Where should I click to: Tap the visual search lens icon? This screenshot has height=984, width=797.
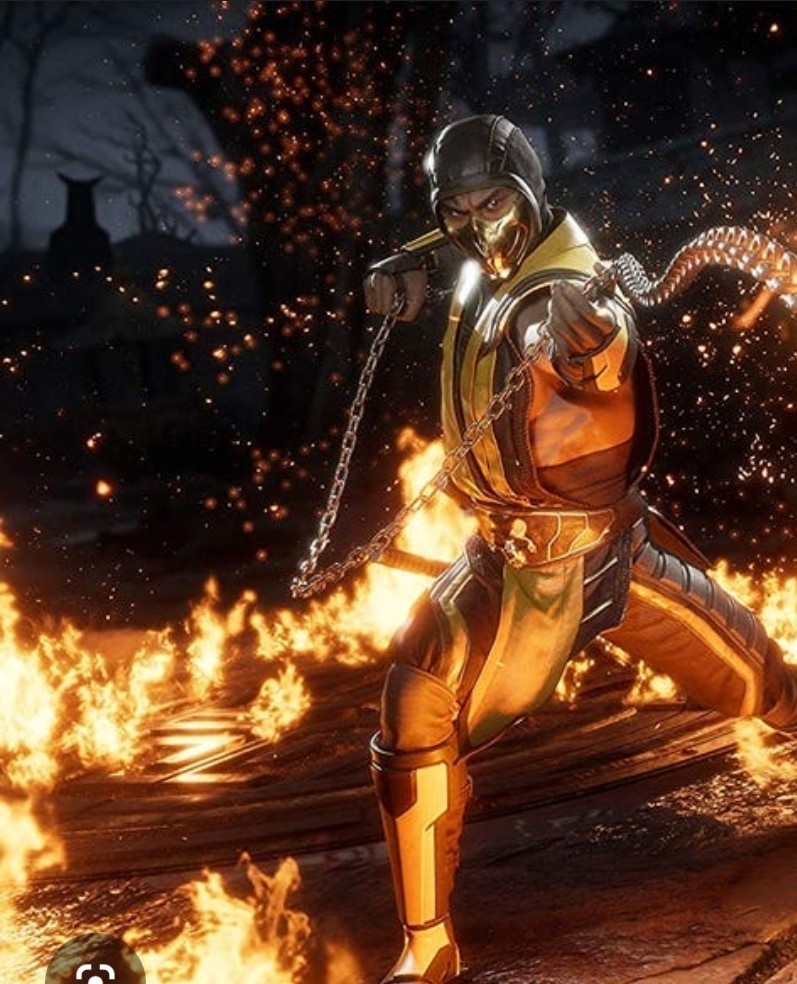tap(93, 971)
